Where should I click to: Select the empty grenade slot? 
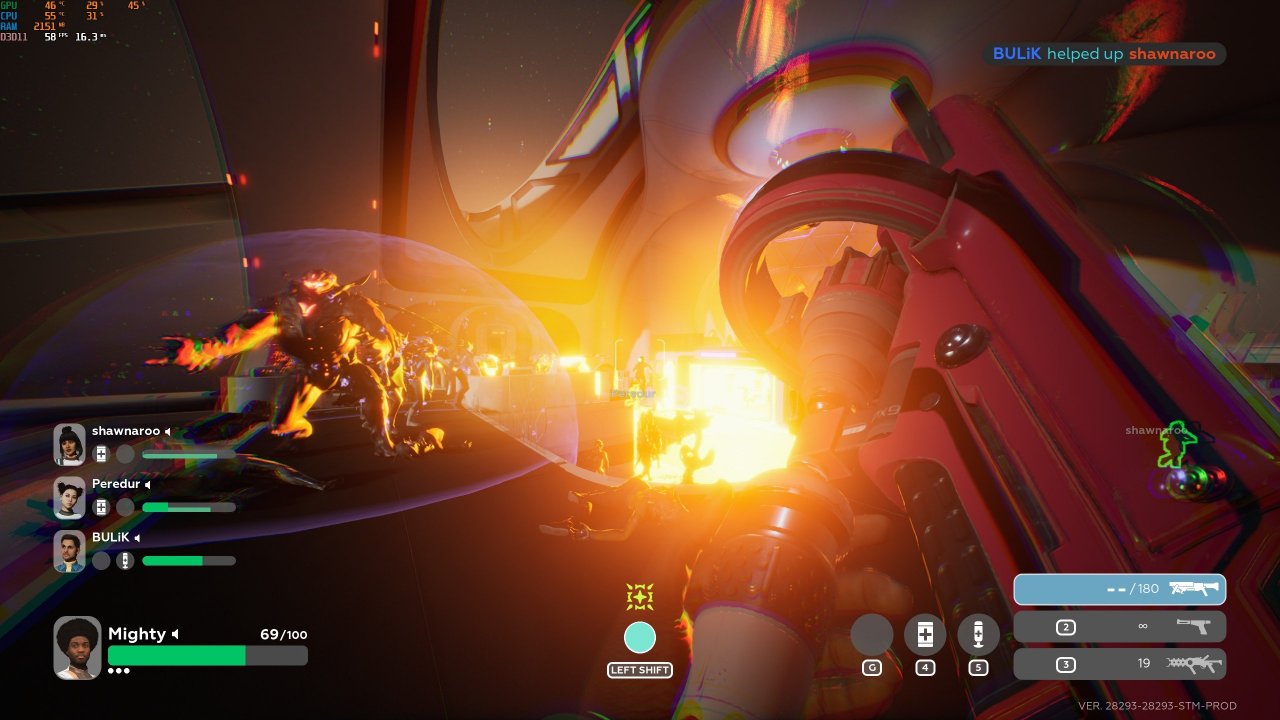871,635
